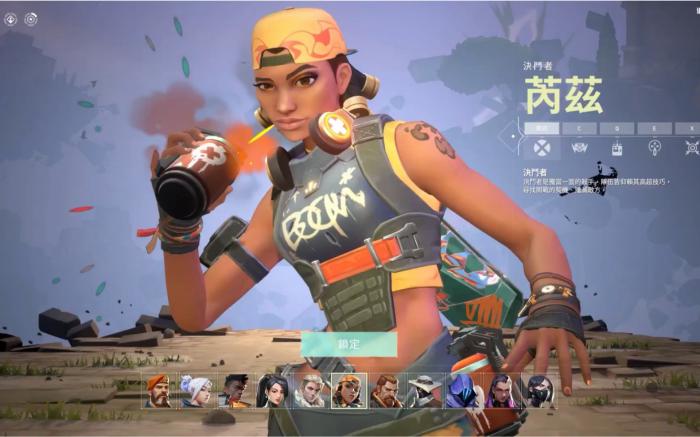Show the duelist role info icon
Screen dimensions: 700x437
click(542, 148)
